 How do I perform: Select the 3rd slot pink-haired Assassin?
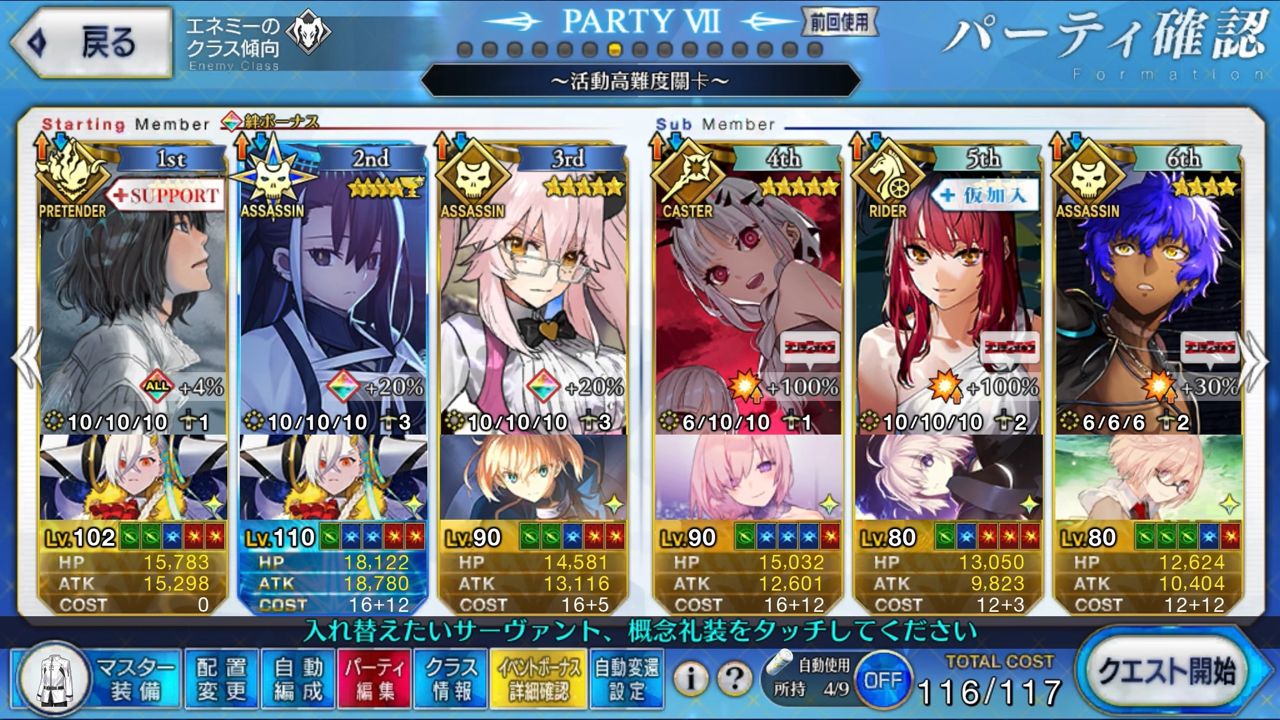[533, 300]
